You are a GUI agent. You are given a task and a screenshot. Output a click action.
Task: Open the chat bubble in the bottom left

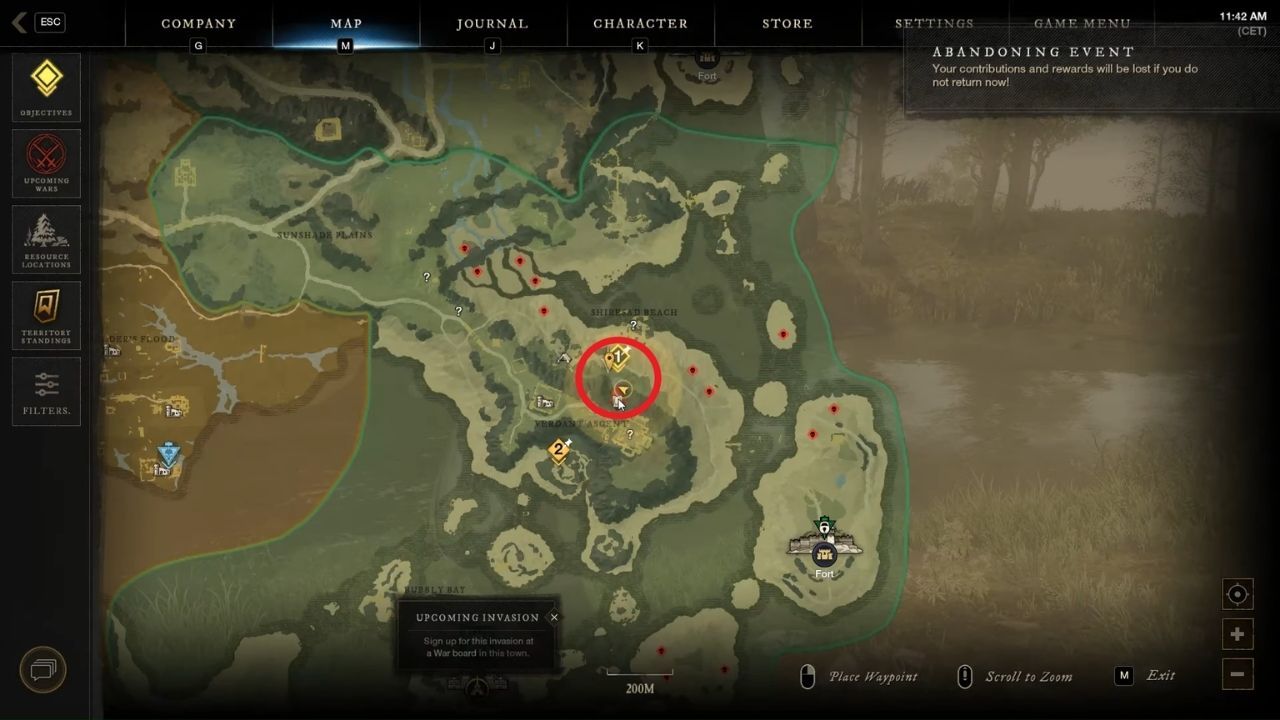[42, 669]
